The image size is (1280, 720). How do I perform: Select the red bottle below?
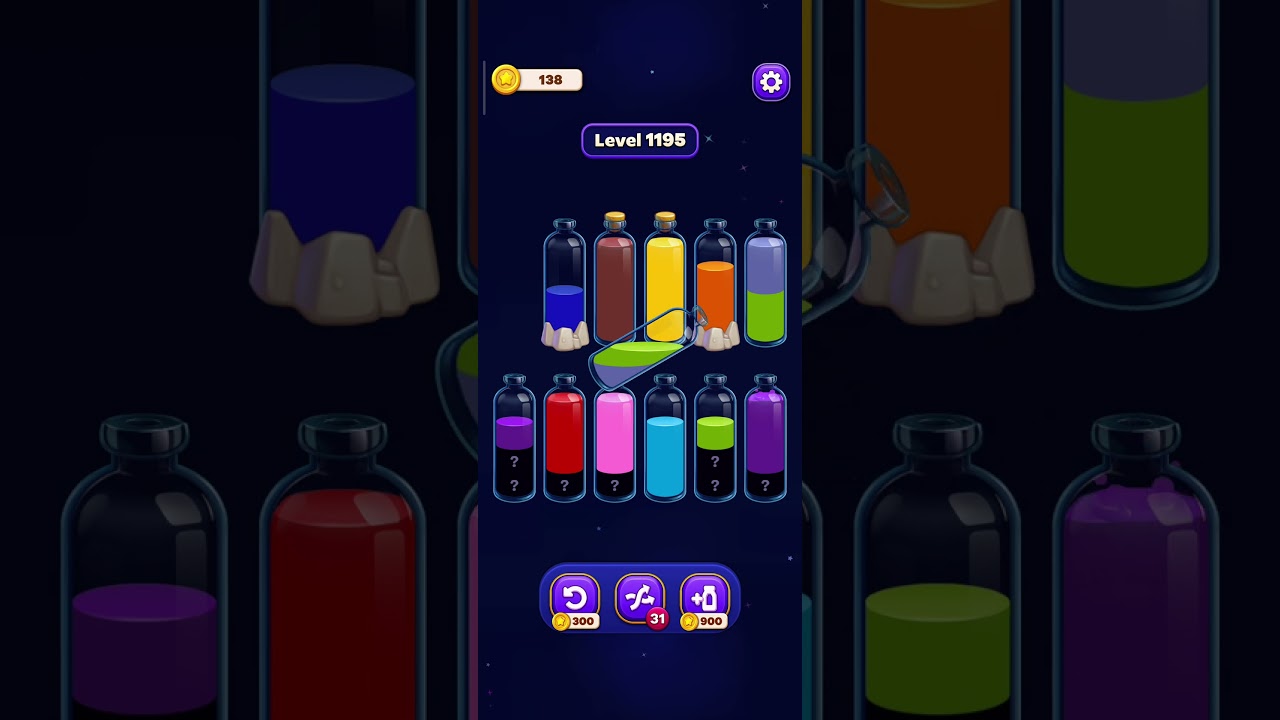[x=565, y=440]
